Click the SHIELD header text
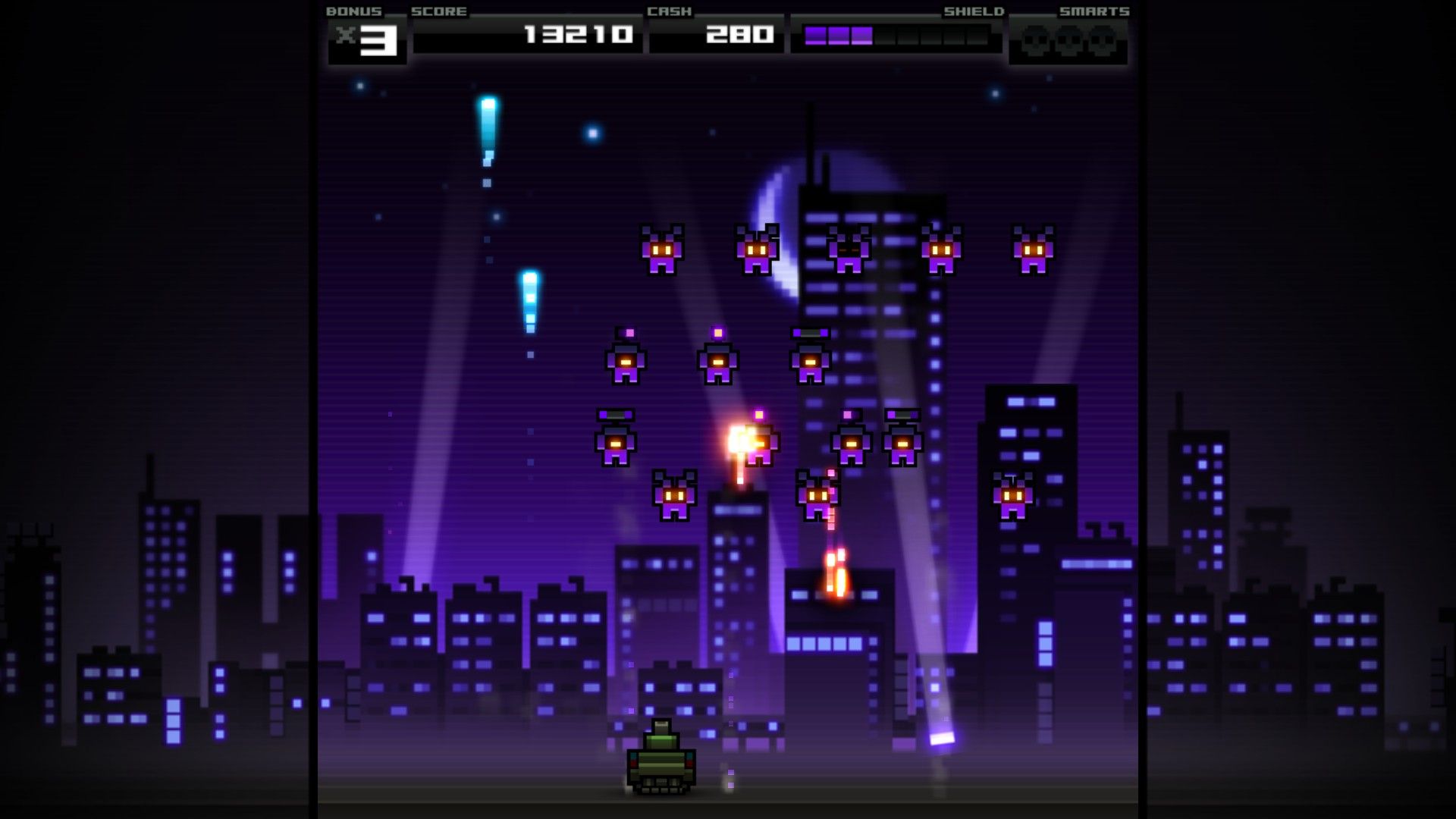The height and width of the screenshot is (819, 1456). tap(974, 11)
